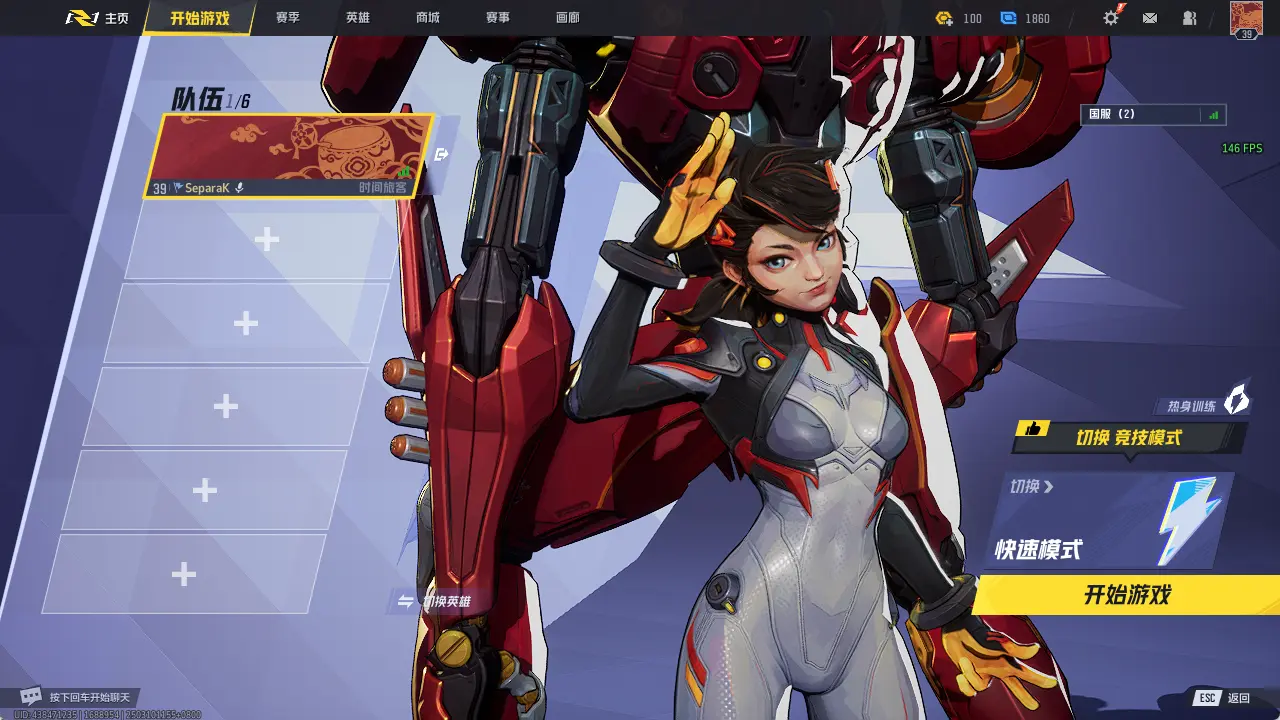Open the 快速模式 mode switch panel
The image size is (1280, 720).
pyautogui.click(x=1110, y=522)
